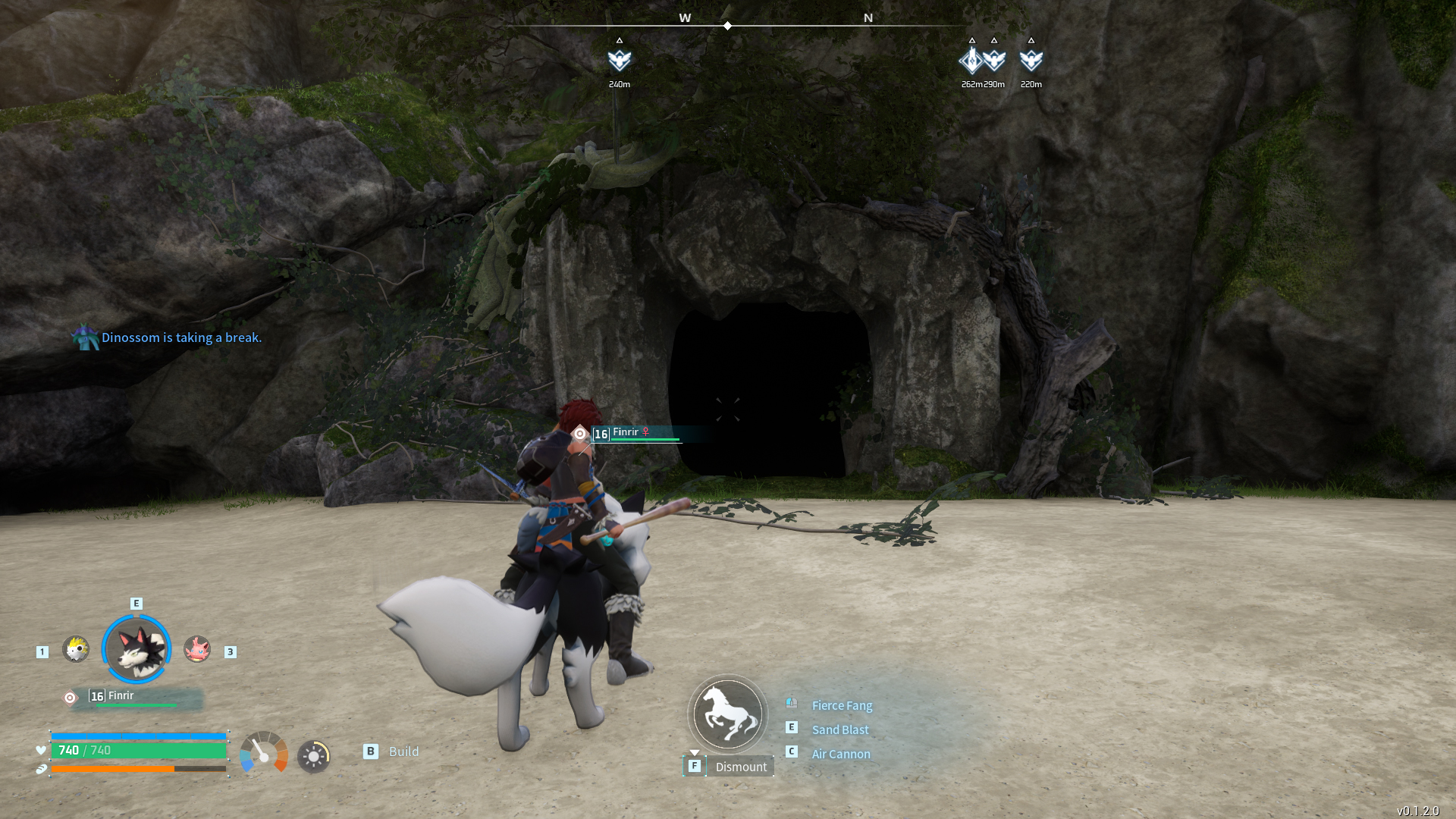Choose the Fierce Fang skill
Viewport: 1456px width, 819px height.
pyautogui.click(x=842, y=705)
